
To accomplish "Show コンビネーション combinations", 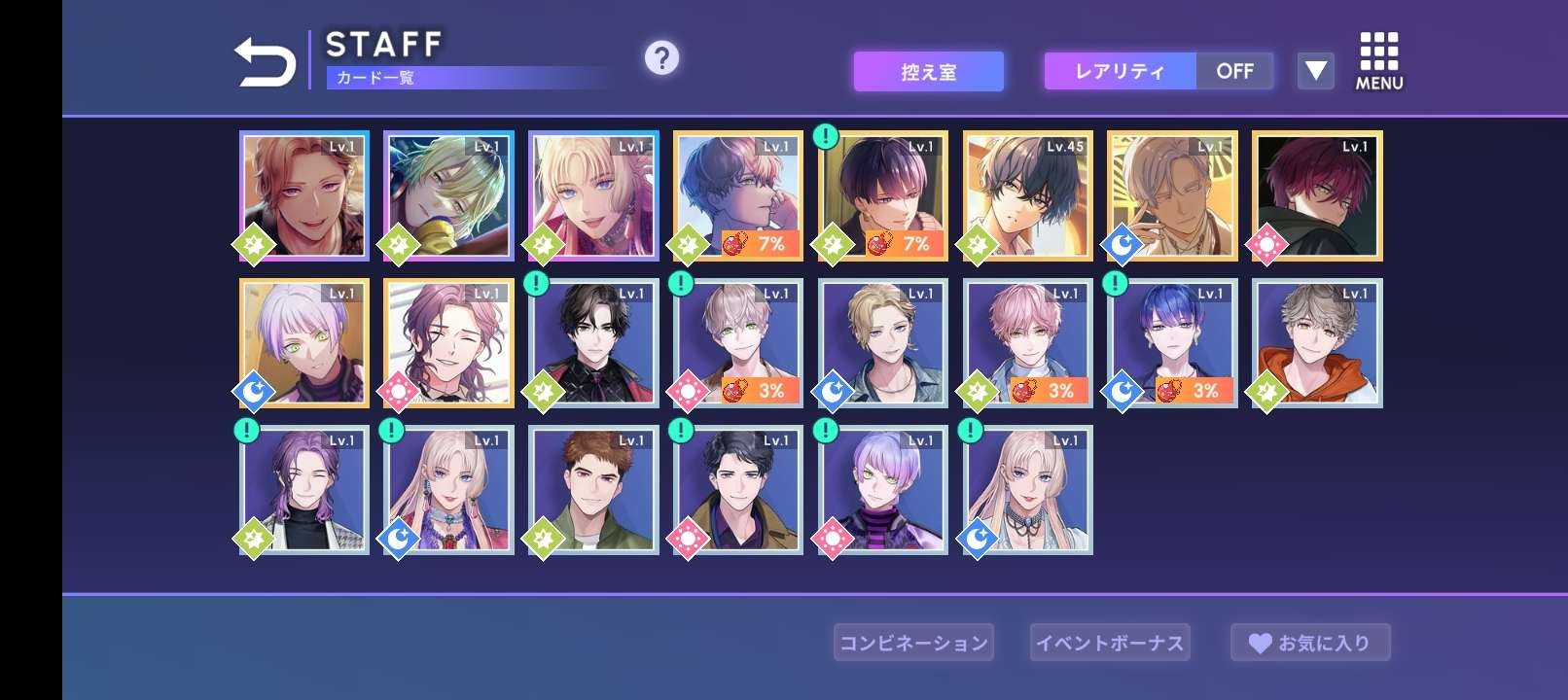I will 913,643.
